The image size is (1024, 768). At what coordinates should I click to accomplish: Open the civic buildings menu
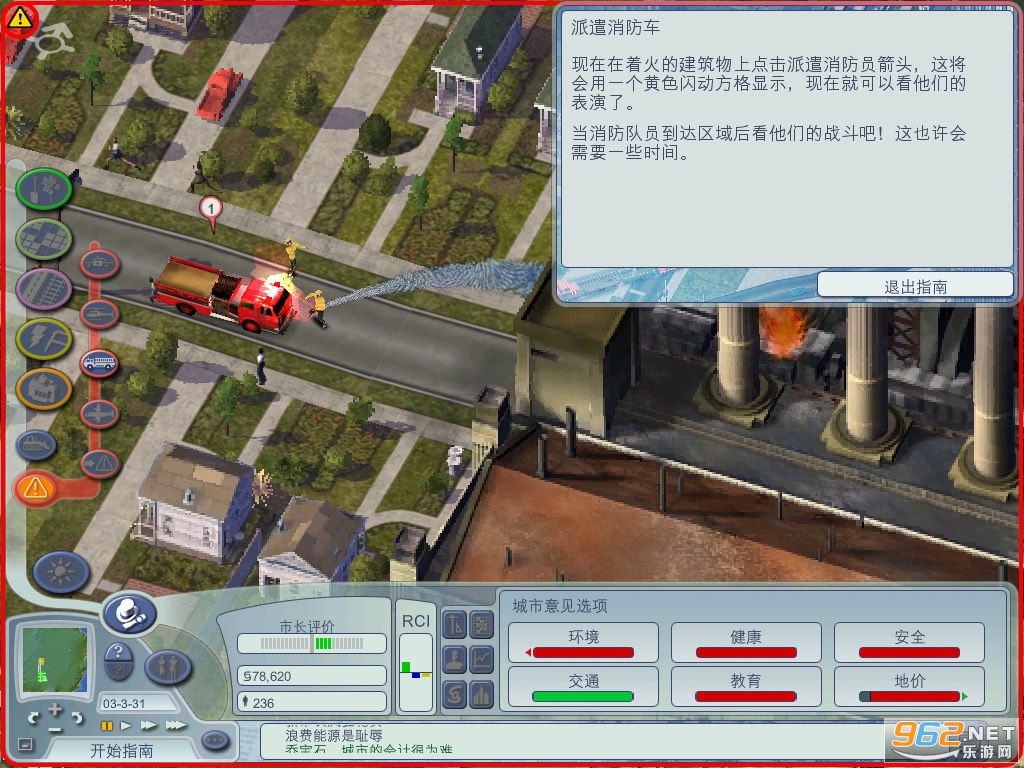[44, 388]
